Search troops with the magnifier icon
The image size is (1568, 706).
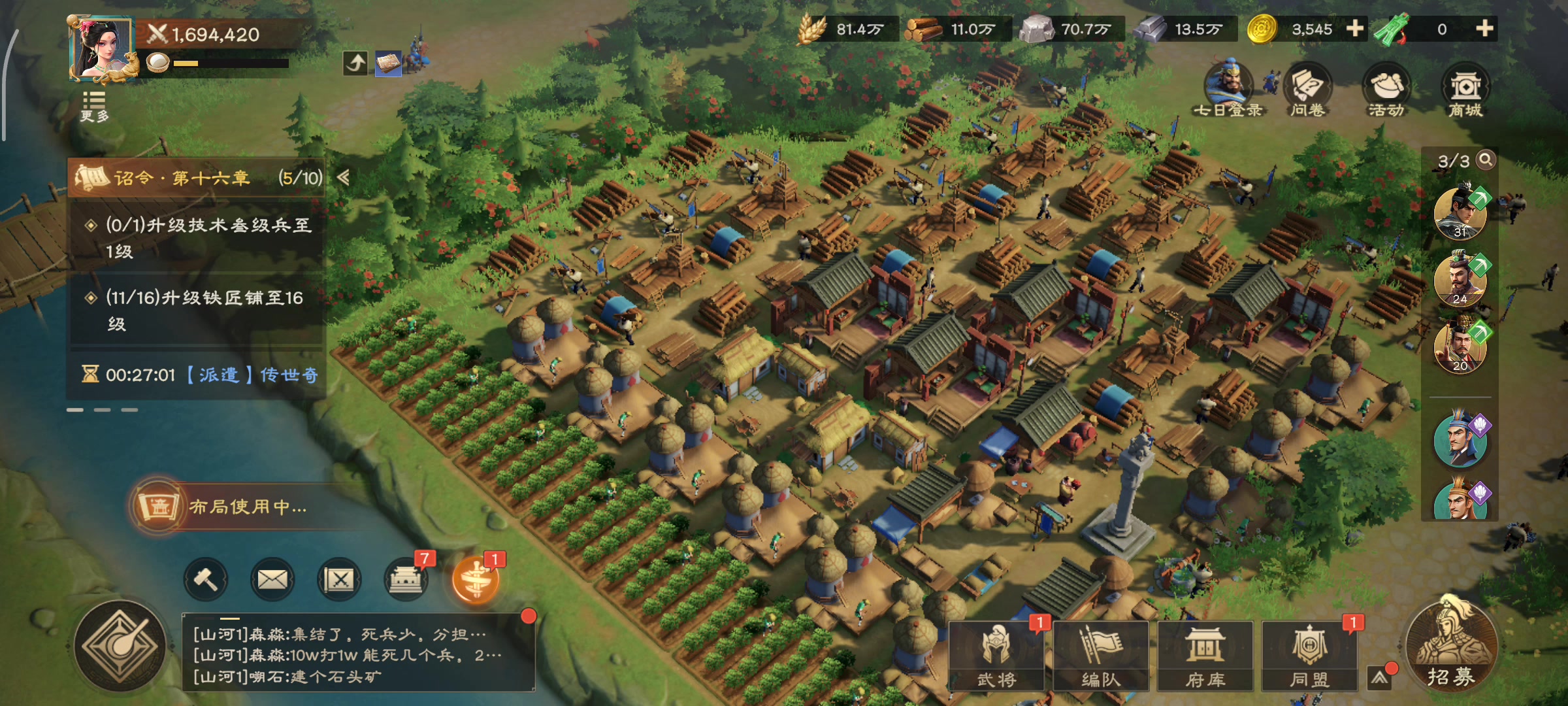point(1486,160)
